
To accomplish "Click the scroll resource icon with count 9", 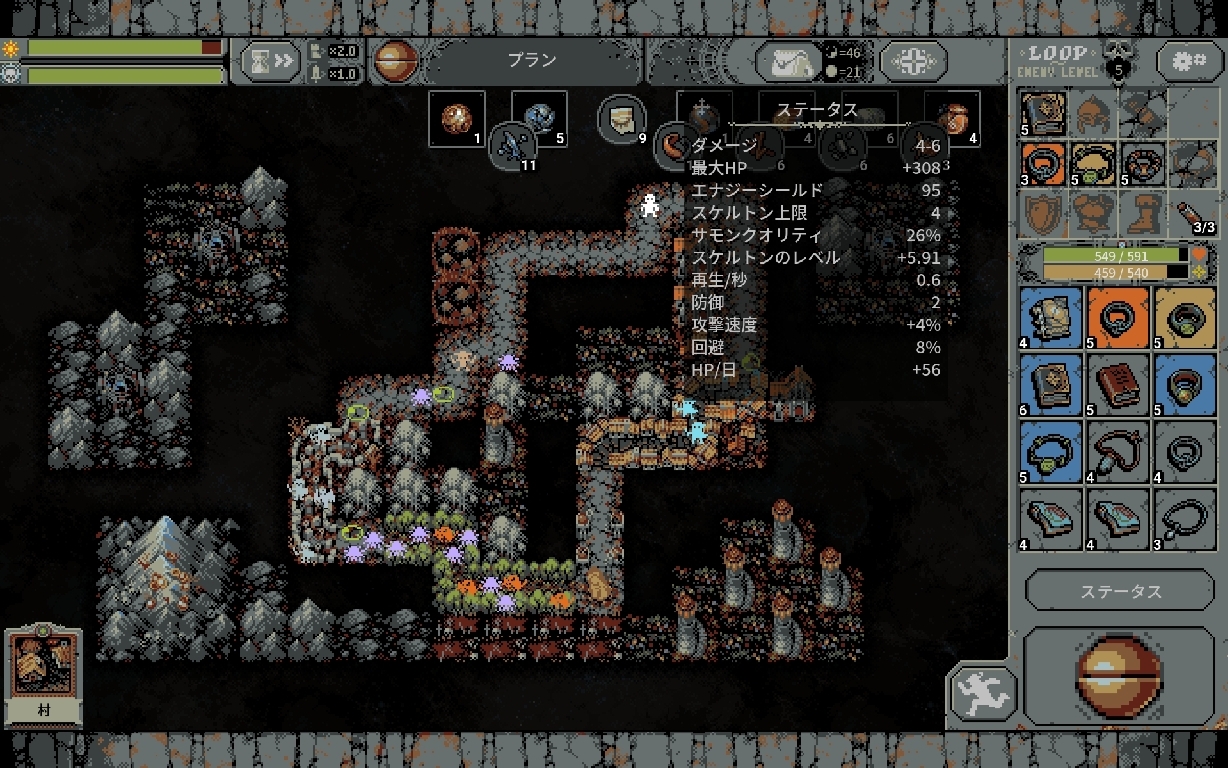I will tap(622, 119).
